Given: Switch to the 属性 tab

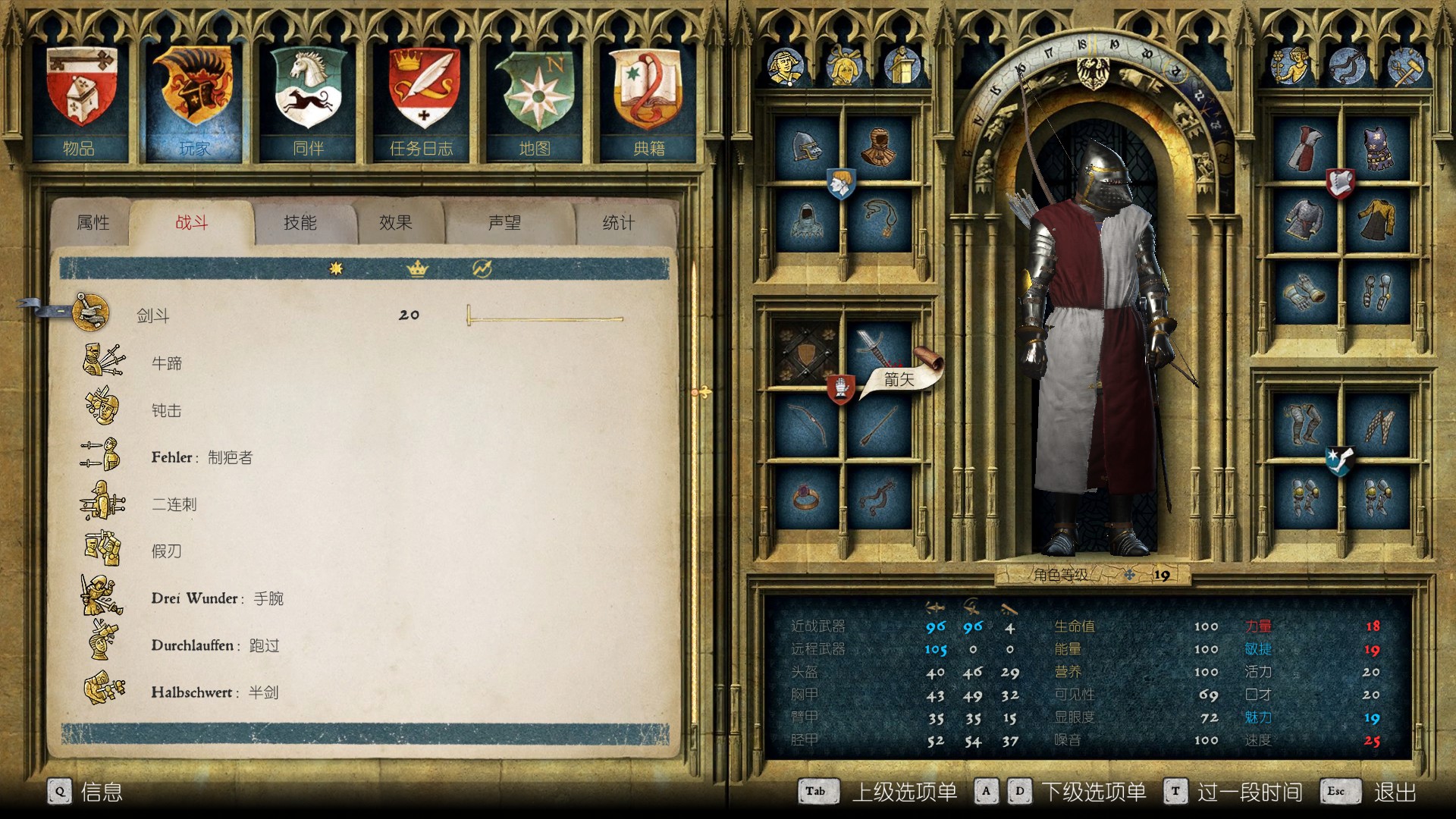Looking at the screenshot, I should pyautogui.click(x=93, y=223).
